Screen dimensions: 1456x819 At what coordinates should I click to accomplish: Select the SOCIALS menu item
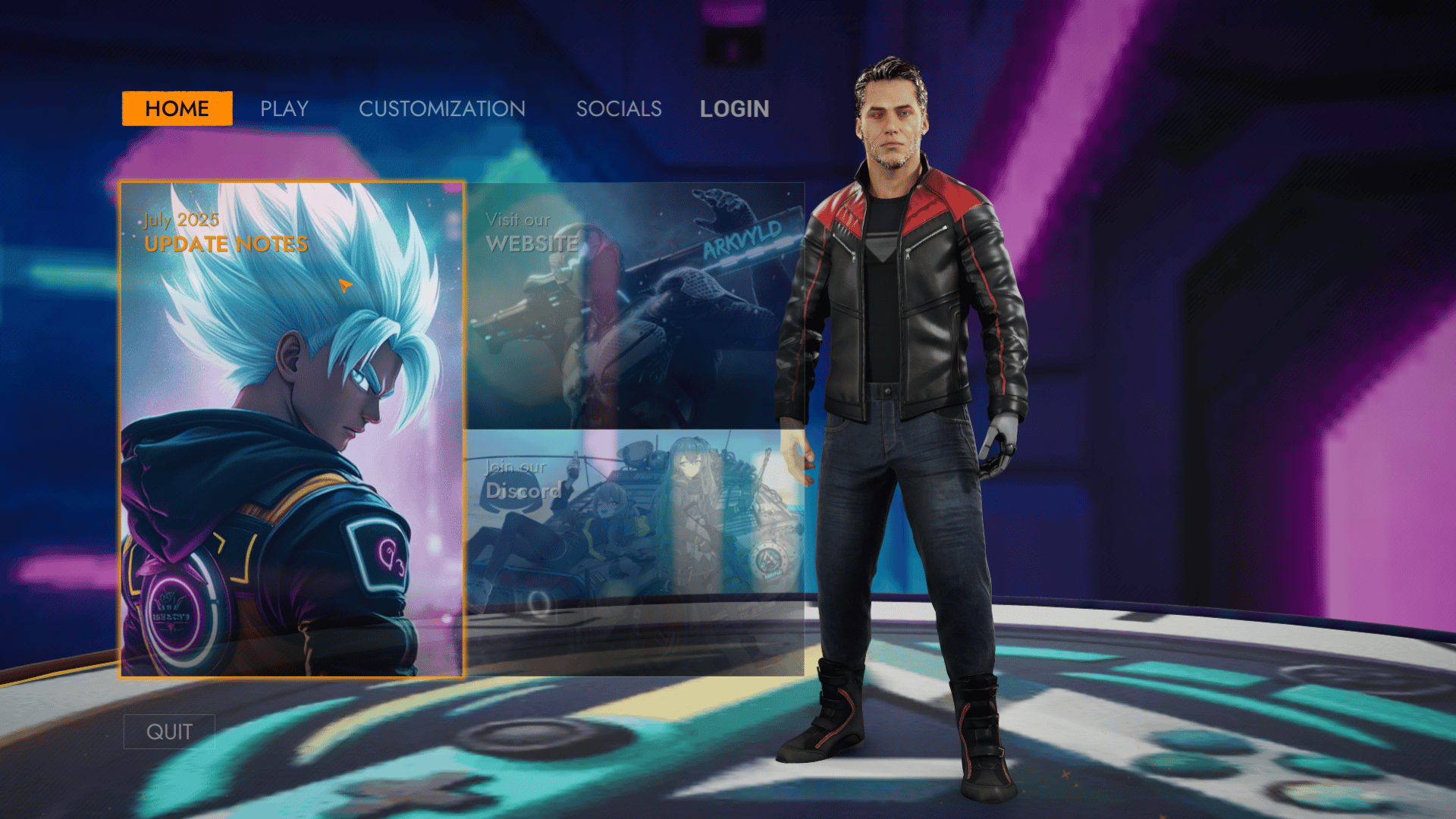click(x=618, y=108)
